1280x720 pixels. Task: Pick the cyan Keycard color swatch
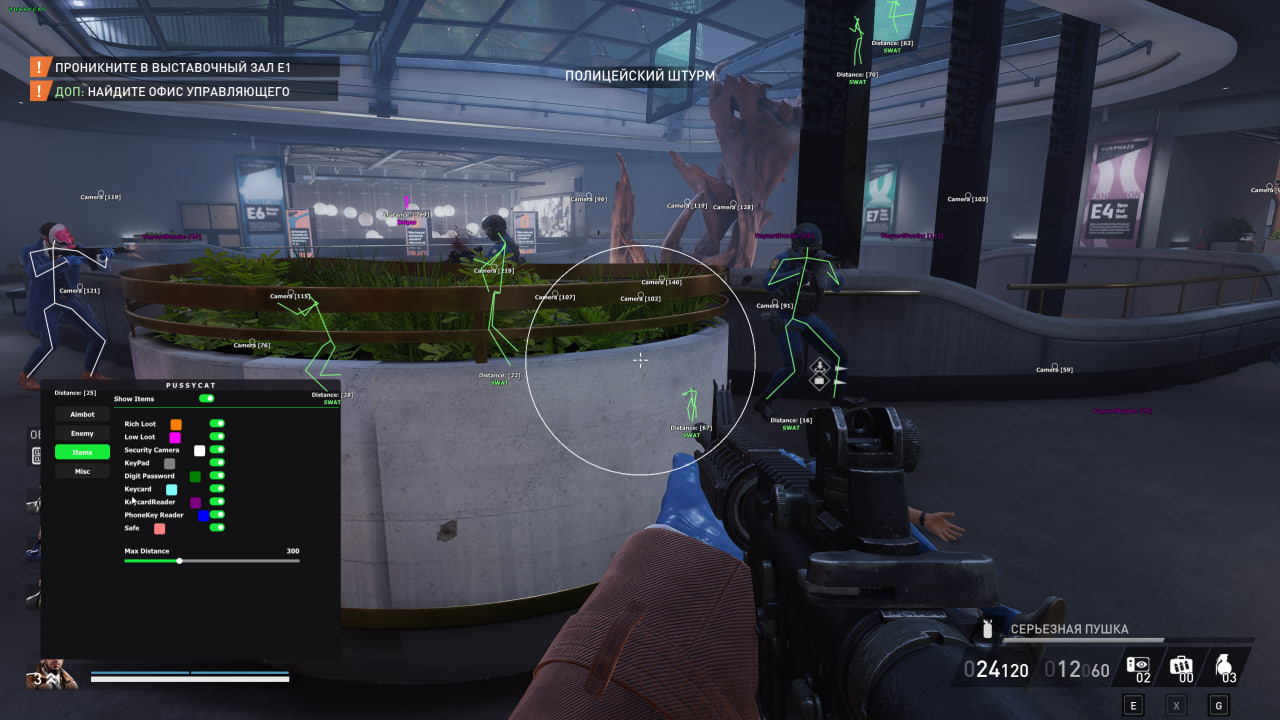[171, 490]
